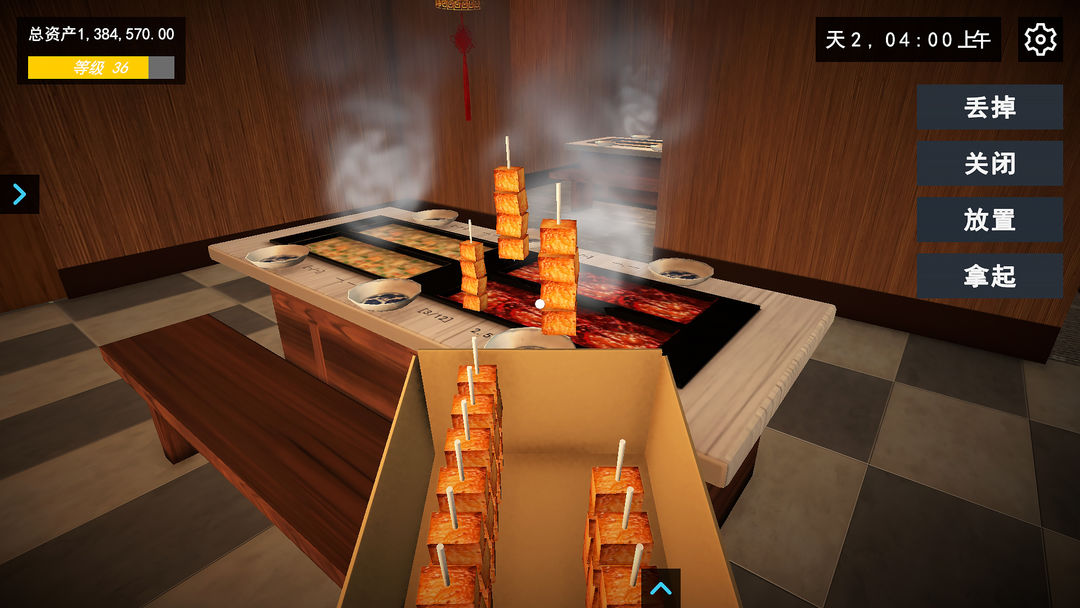Viewport: 1080px width, 608px height.
Task: Click the 丢掉 (discard) button
Action: (x=989, y=107)
